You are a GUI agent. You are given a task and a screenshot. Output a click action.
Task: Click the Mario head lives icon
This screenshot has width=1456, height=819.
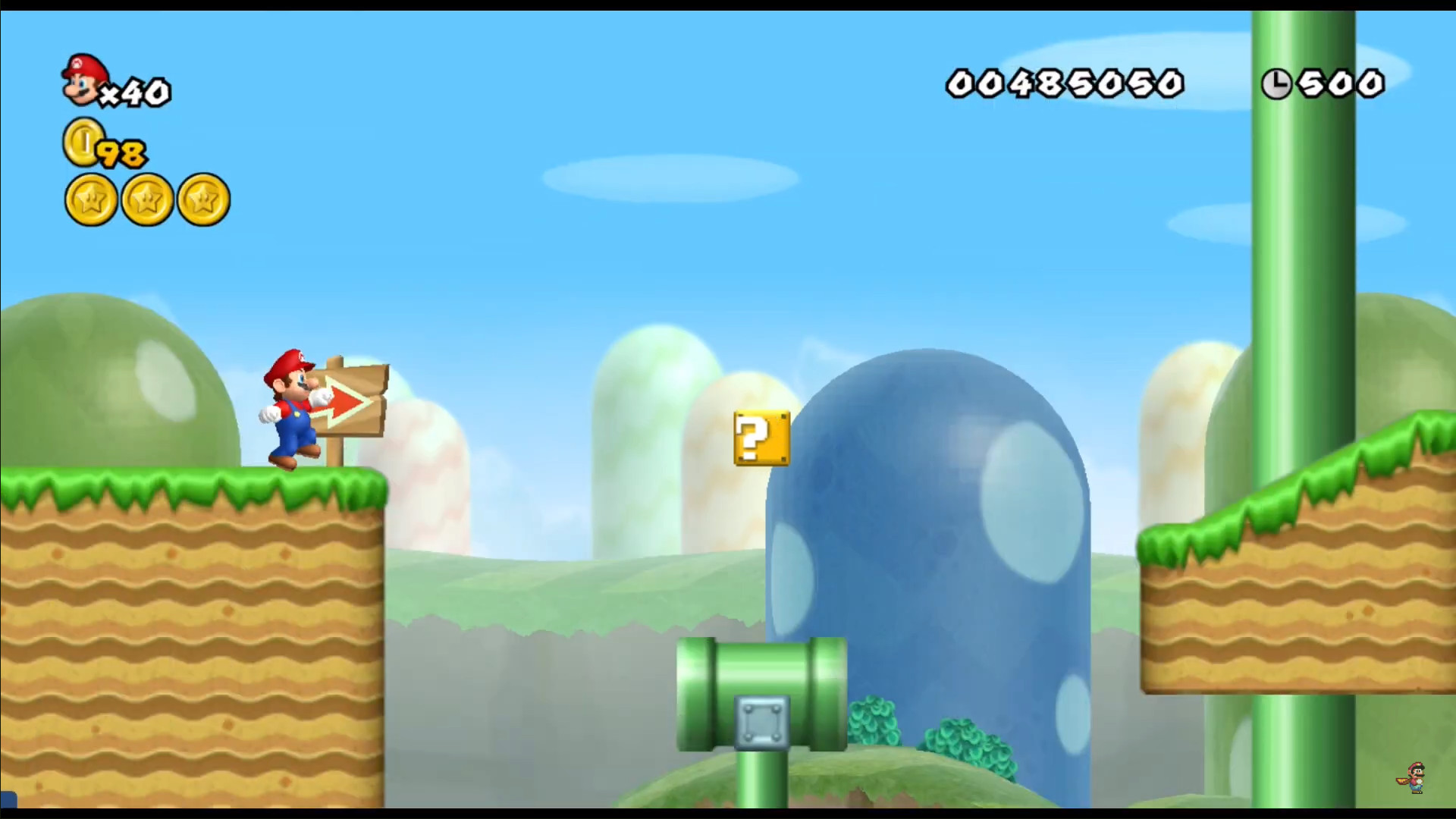pos(83,80)
